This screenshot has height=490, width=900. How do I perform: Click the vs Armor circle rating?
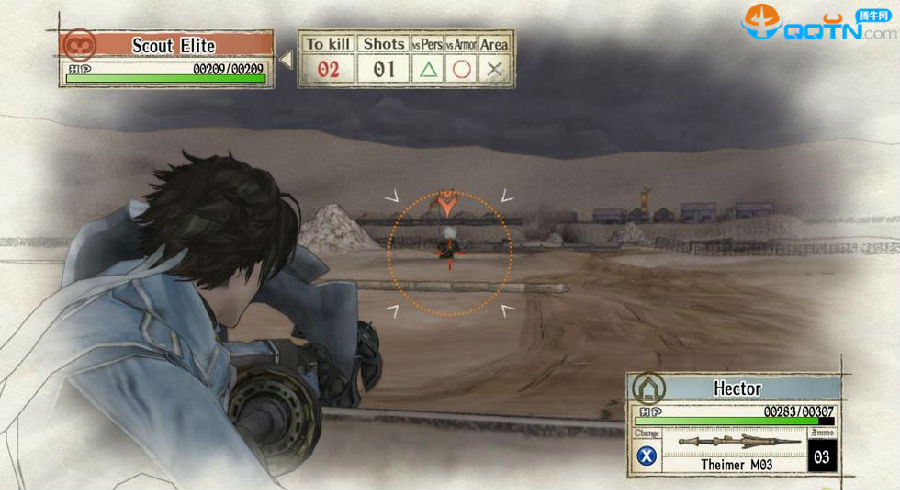pos(461,70)
